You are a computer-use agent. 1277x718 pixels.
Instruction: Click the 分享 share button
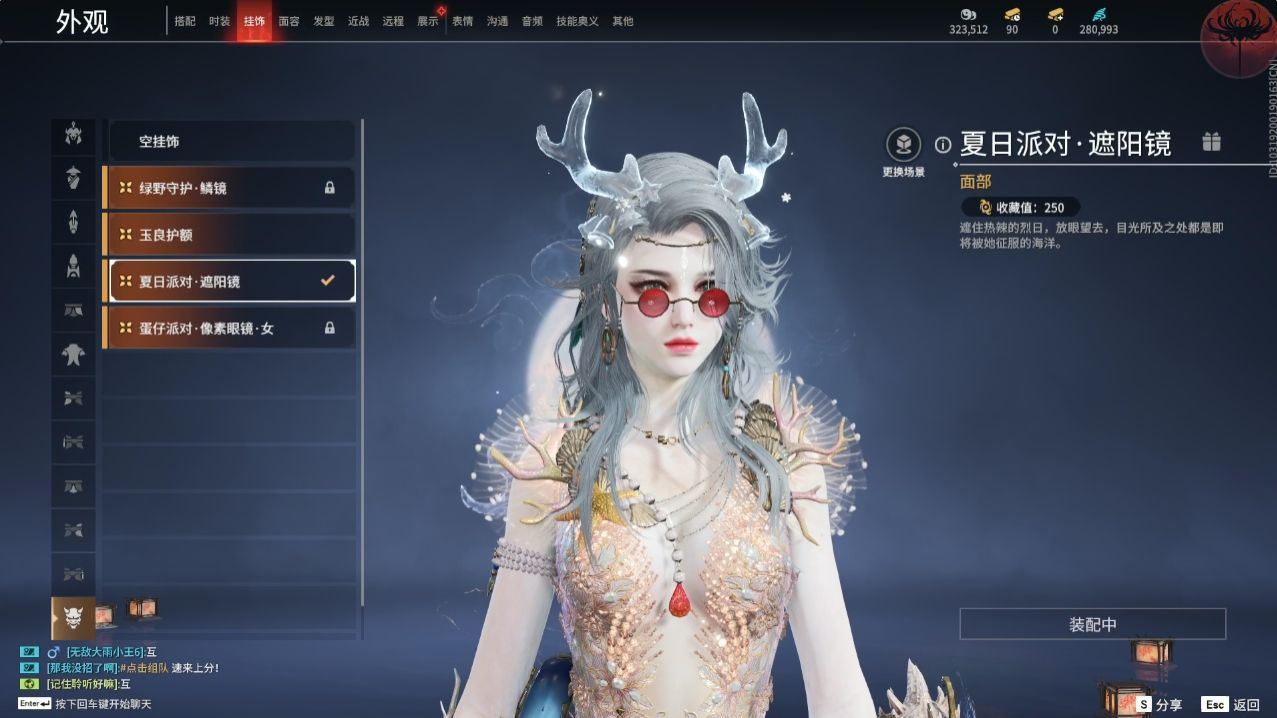(1160, 705)
